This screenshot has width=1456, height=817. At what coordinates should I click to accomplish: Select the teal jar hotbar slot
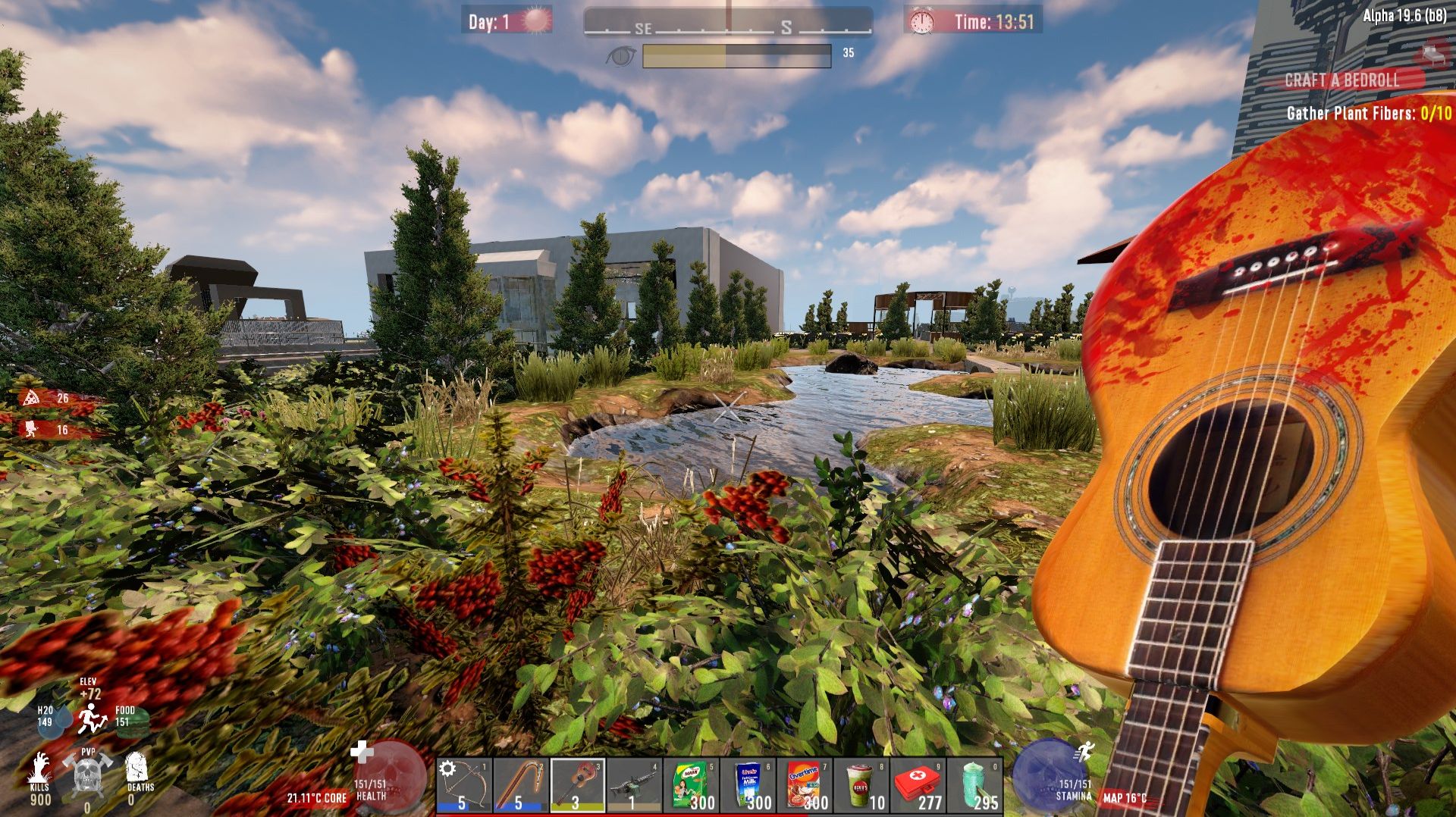pos(974,785)
